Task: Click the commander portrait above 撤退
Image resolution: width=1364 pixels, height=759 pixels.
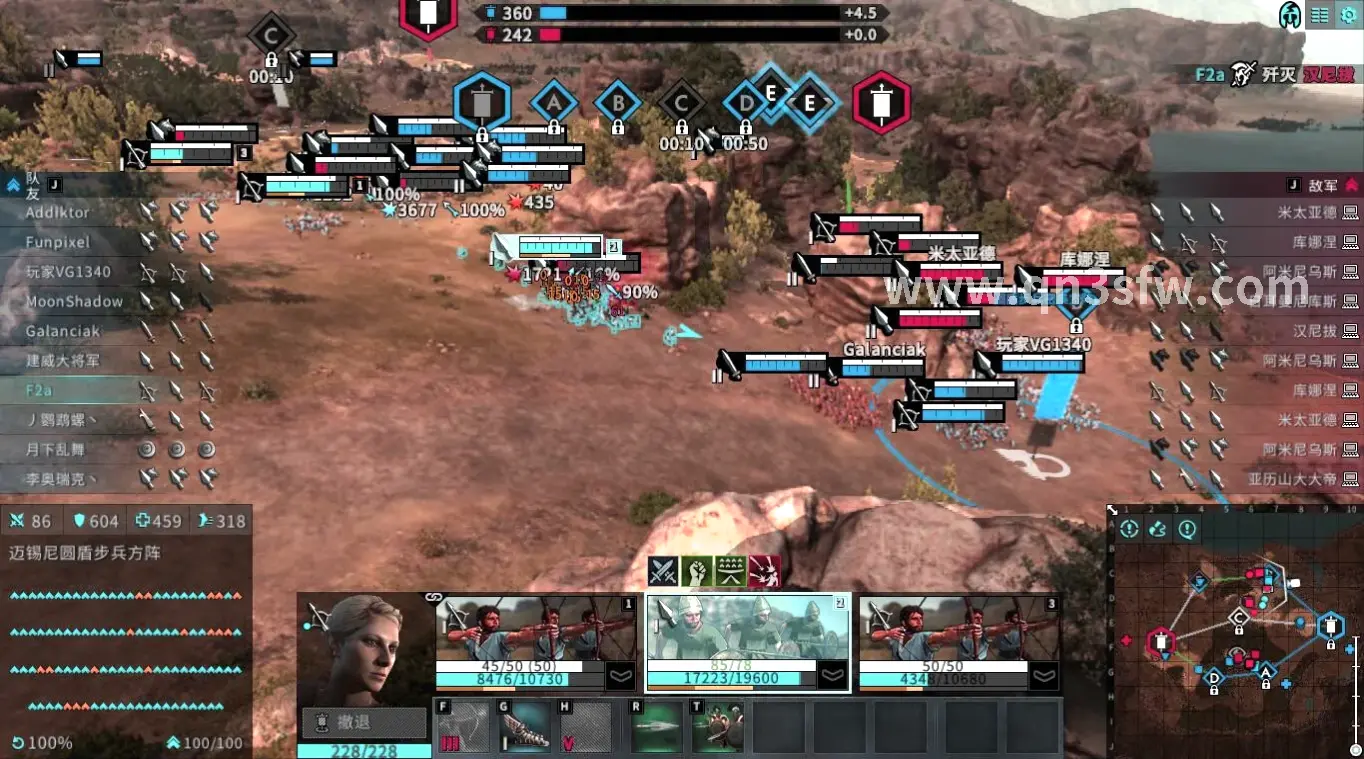Action: click(x=364, y=646)
